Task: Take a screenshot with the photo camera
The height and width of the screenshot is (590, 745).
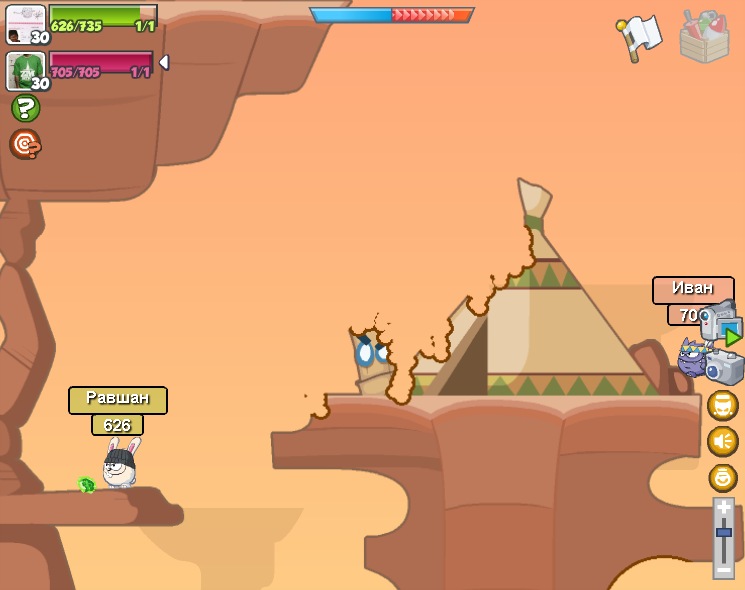Action: [724, 367]
